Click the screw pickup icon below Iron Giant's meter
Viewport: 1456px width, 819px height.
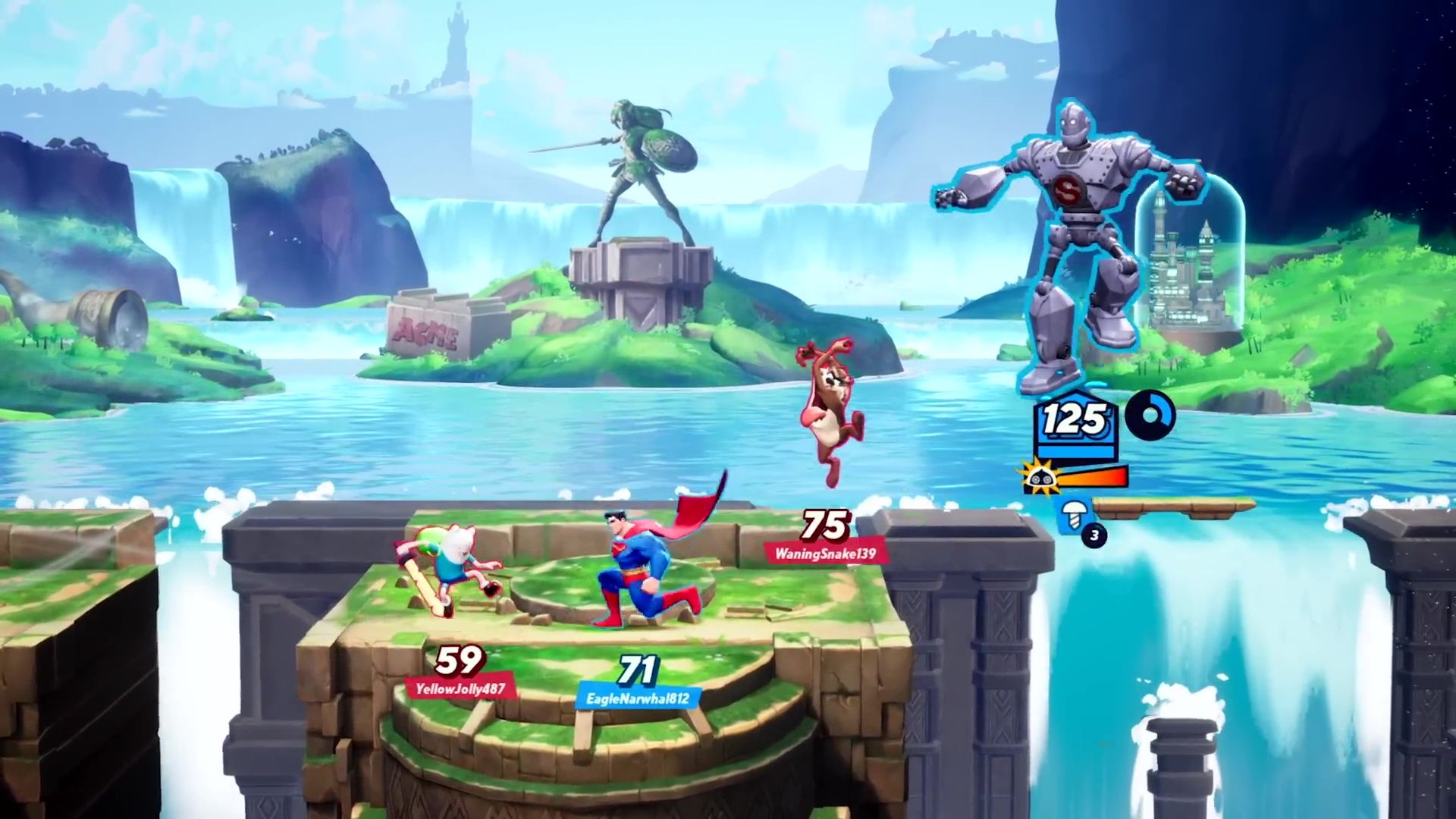point(1074,515)
